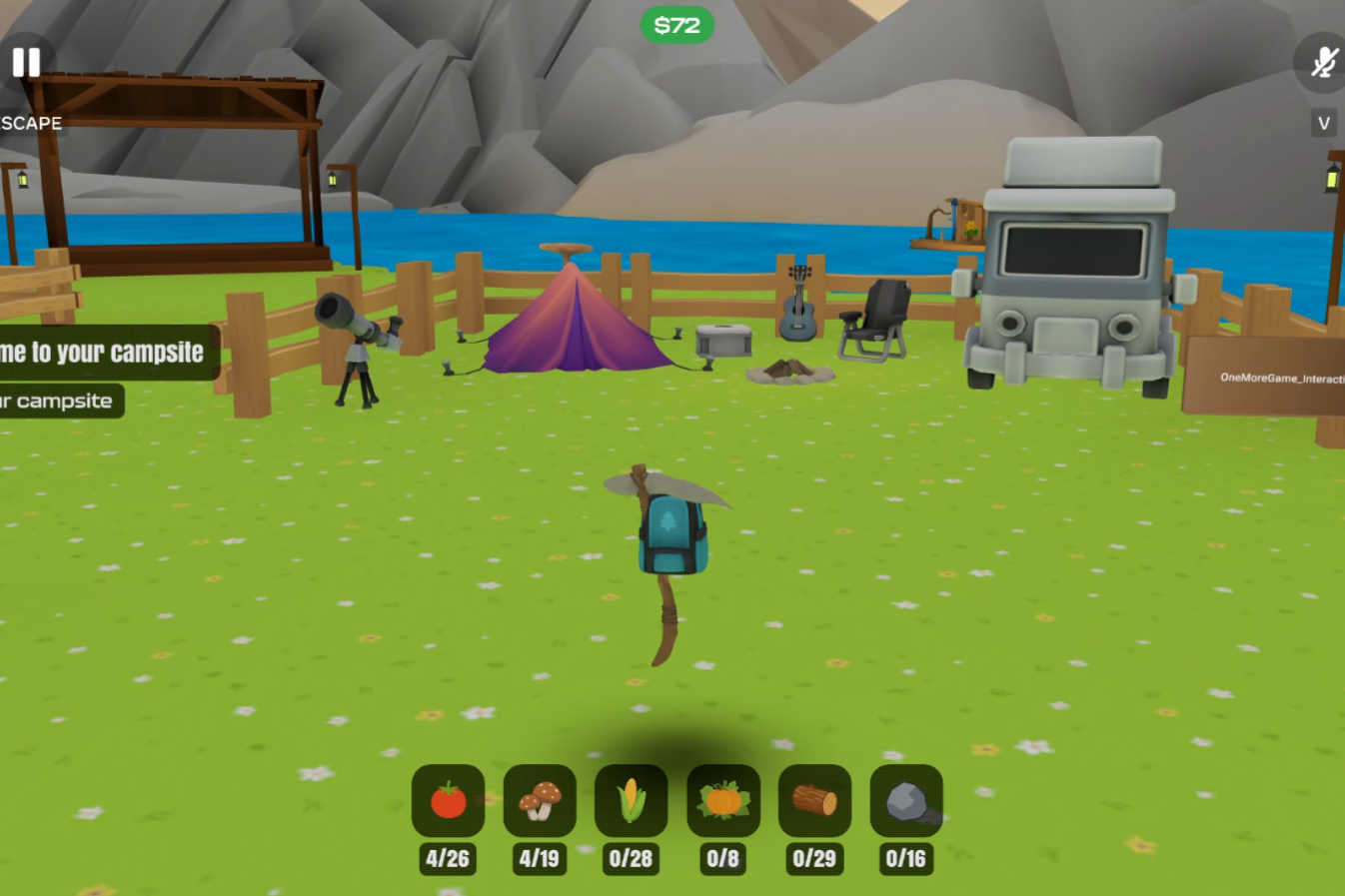Select the mushroom inventory slot
The image size is (1345, 896).
point(540,801)
